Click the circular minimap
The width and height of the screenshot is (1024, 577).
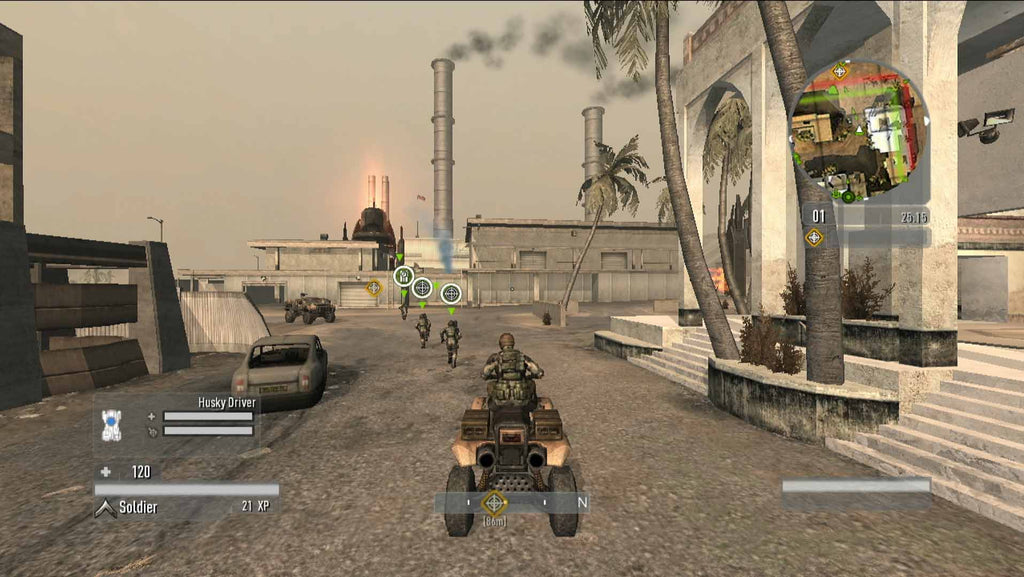859,132
